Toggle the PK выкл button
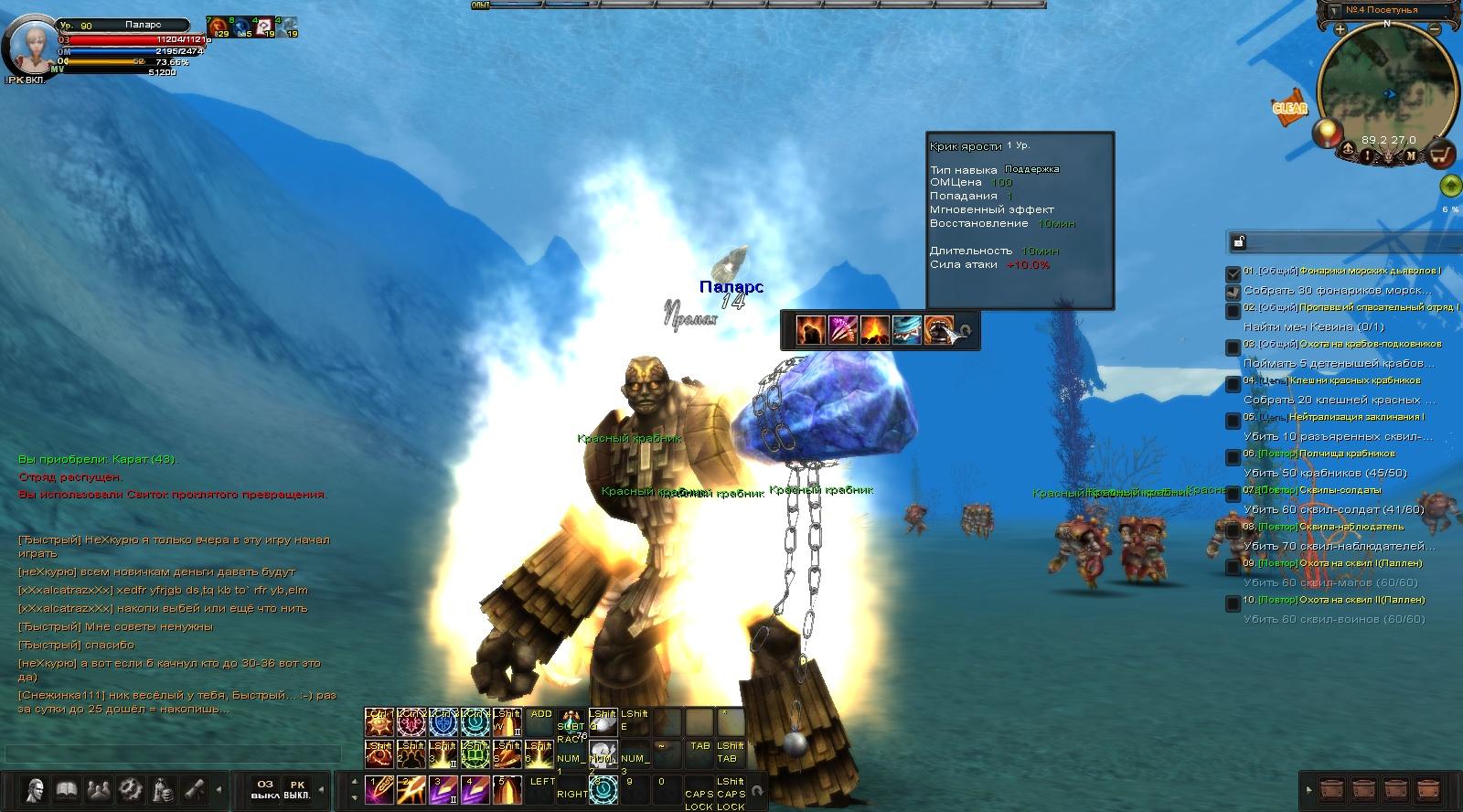Viewport: 1463px width, 812px height. (296, 789)
